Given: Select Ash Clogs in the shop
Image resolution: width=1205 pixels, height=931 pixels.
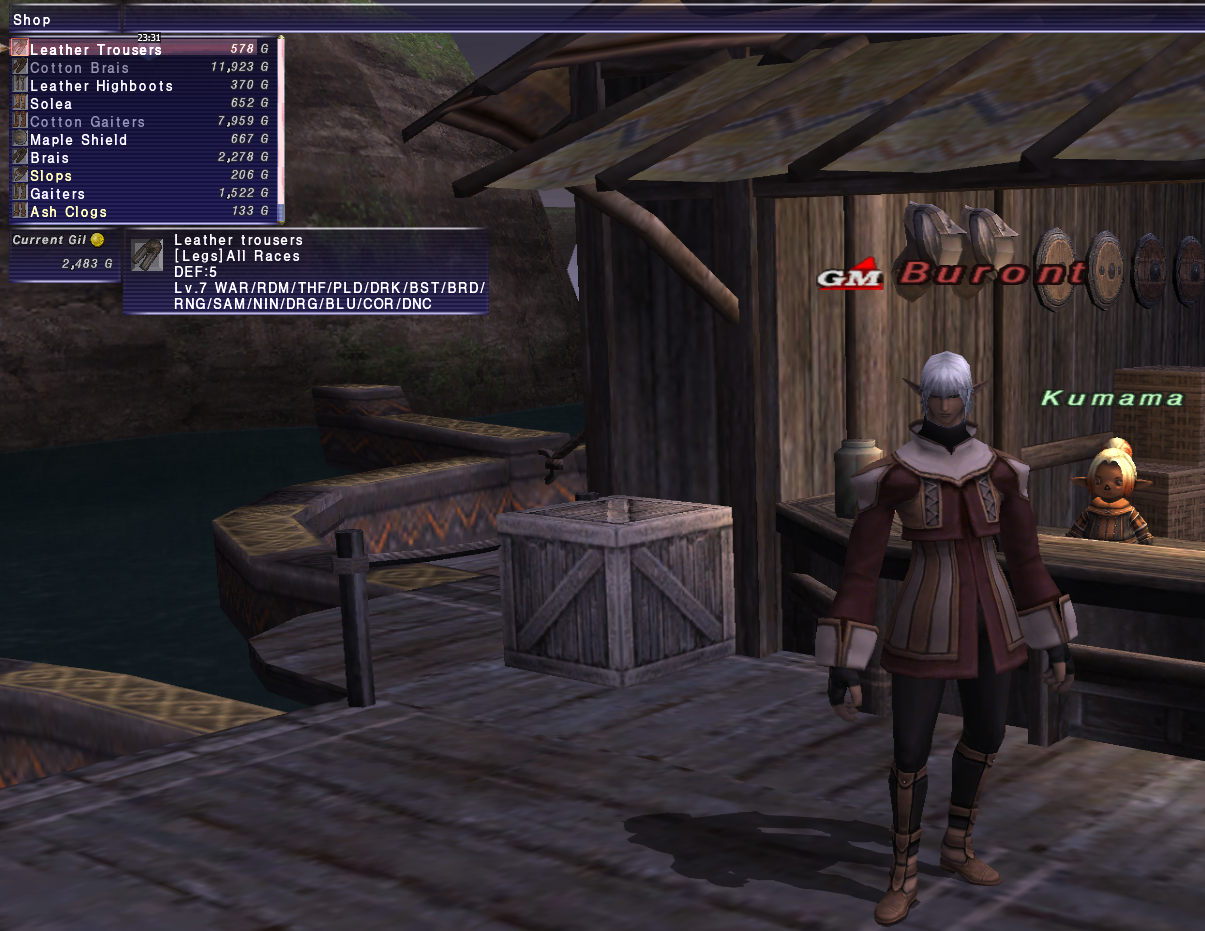Looking at the screenshot, I should click(68, 212).
